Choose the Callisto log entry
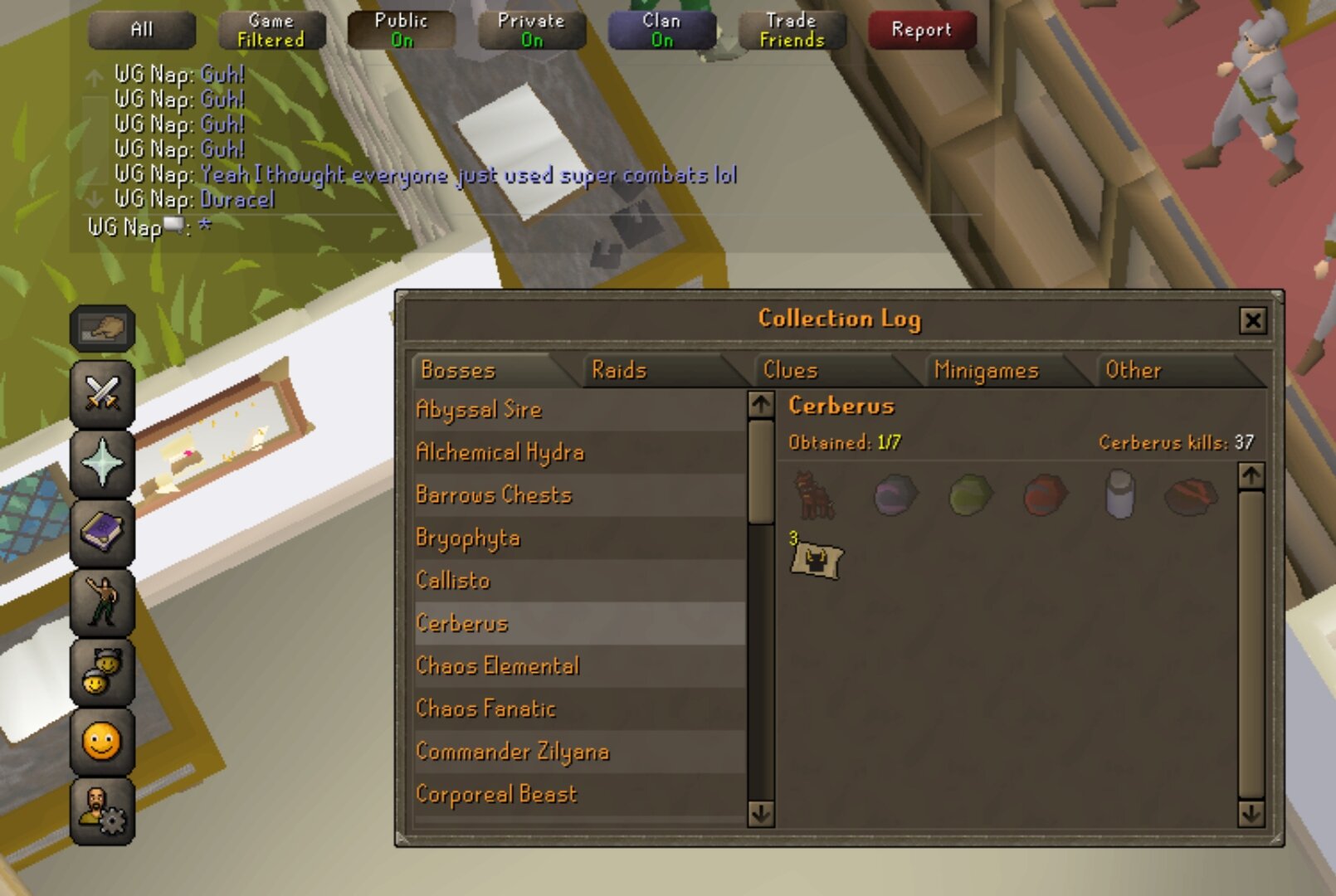Image resolution: width=1336 pixels, height=896 pixels. click(453, 581)
